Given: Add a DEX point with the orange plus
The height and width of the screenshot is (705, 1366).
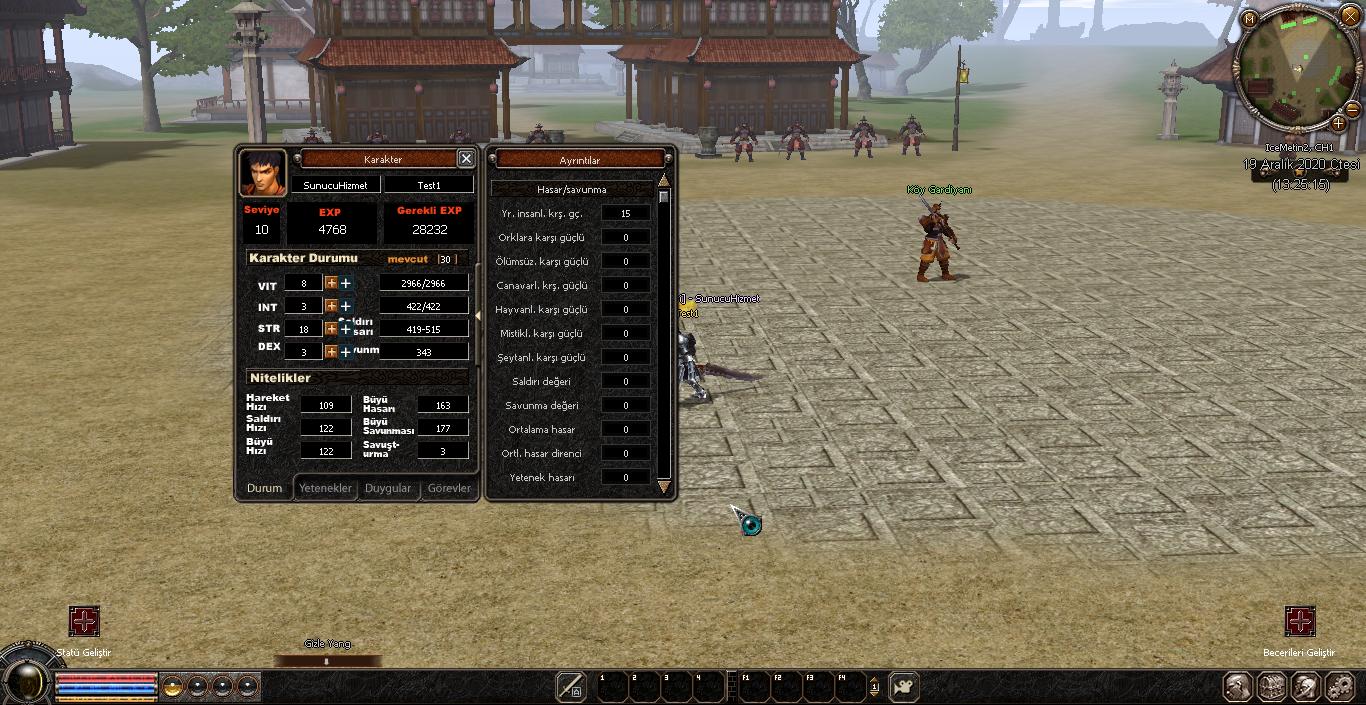Looking at the screenshot, I should point(331,352).
